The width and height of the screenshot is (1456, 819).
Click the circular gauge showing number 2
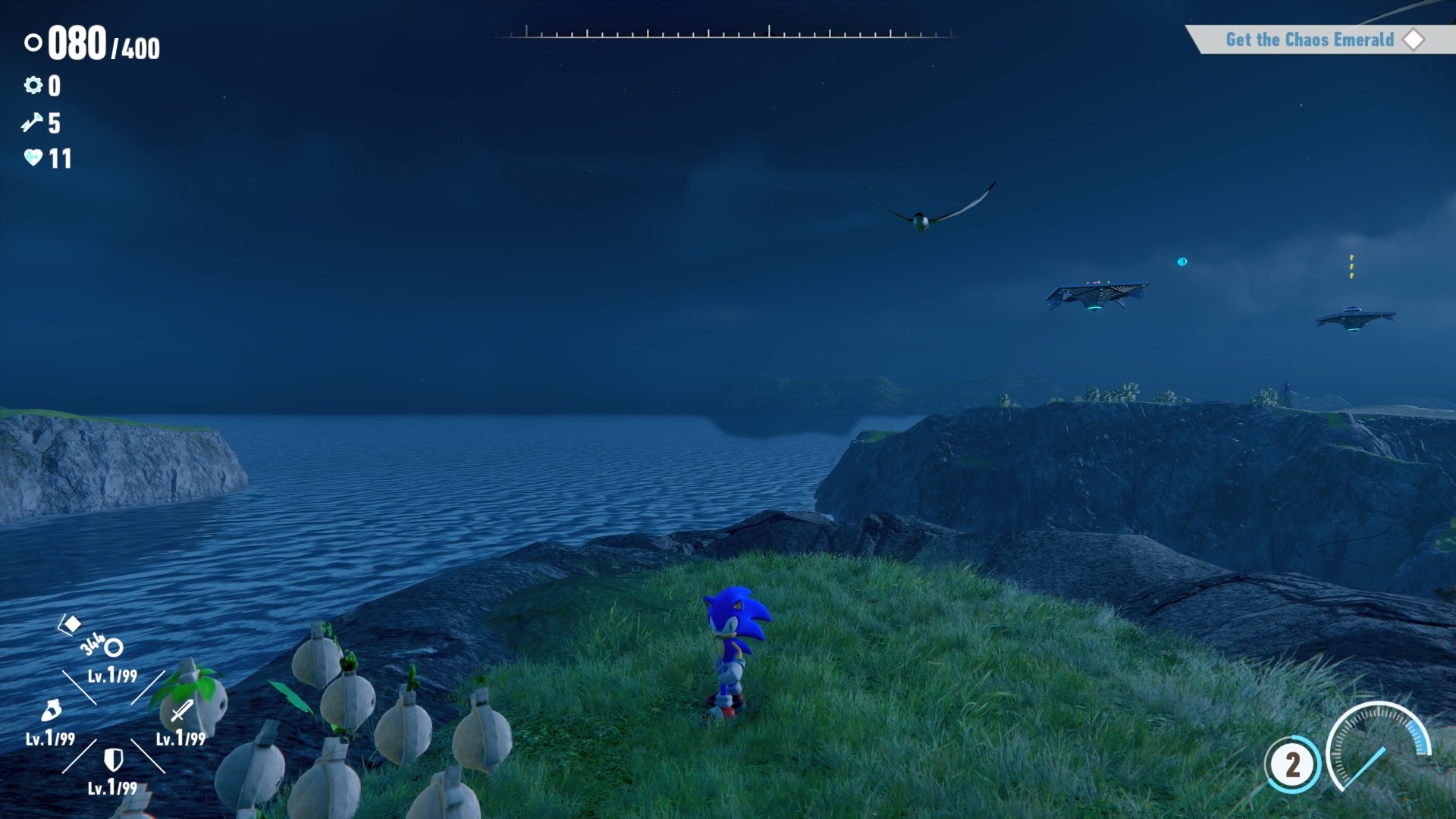point(1292,764)
